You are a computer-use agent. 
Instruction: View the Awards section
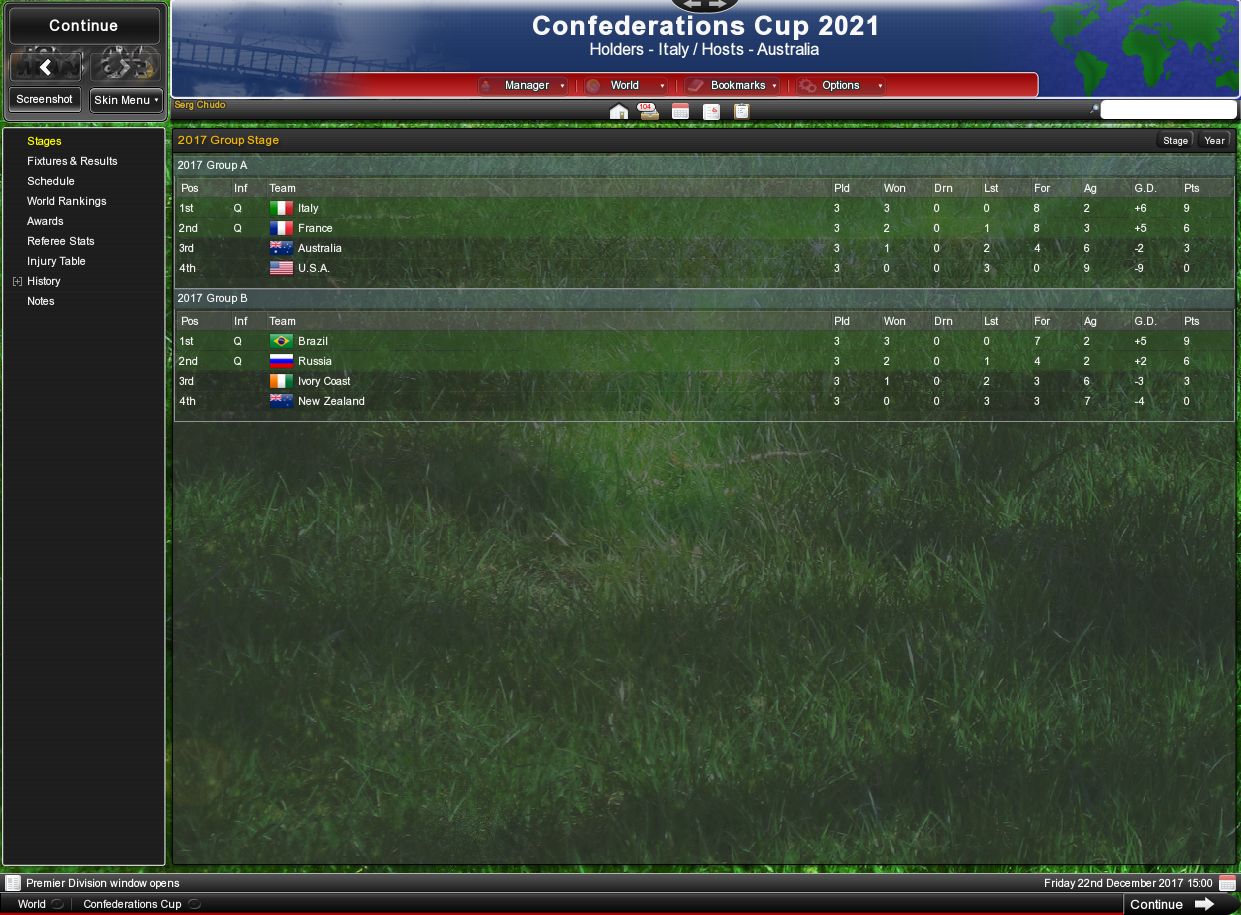(45, 221)
